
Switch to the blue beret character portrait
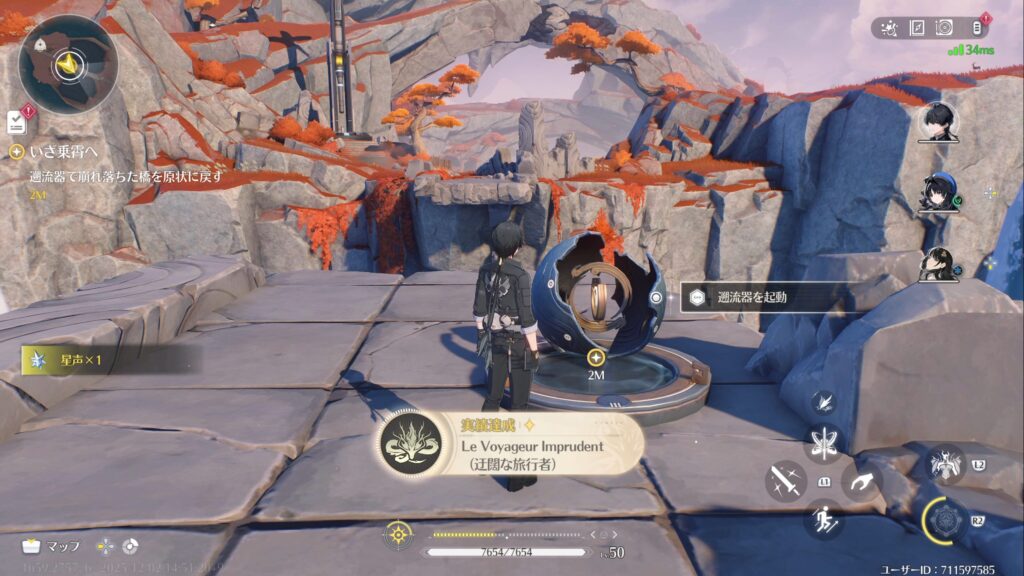coord(939,193)
